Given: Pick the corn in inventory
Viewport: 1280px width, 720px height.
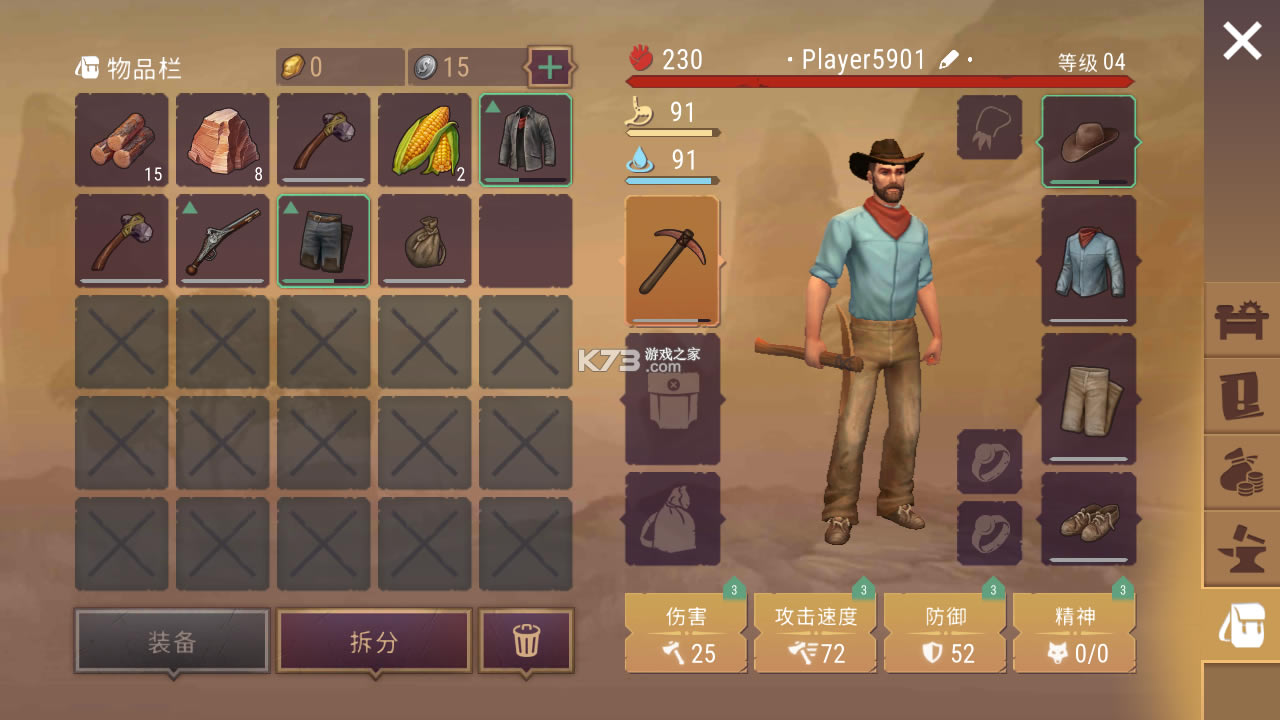Looking at the screenshot, I should point(424,140).
